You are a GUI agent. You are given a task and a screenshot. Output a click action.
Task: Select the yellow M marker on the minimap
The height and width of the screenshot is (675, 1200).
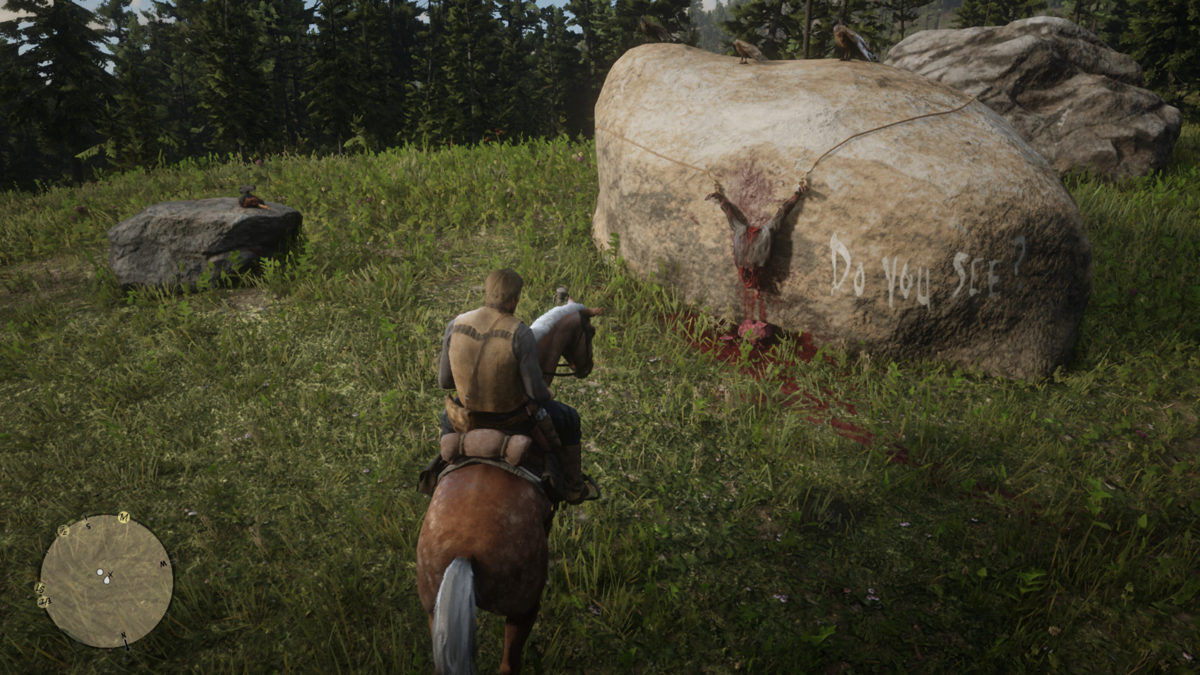123,517
